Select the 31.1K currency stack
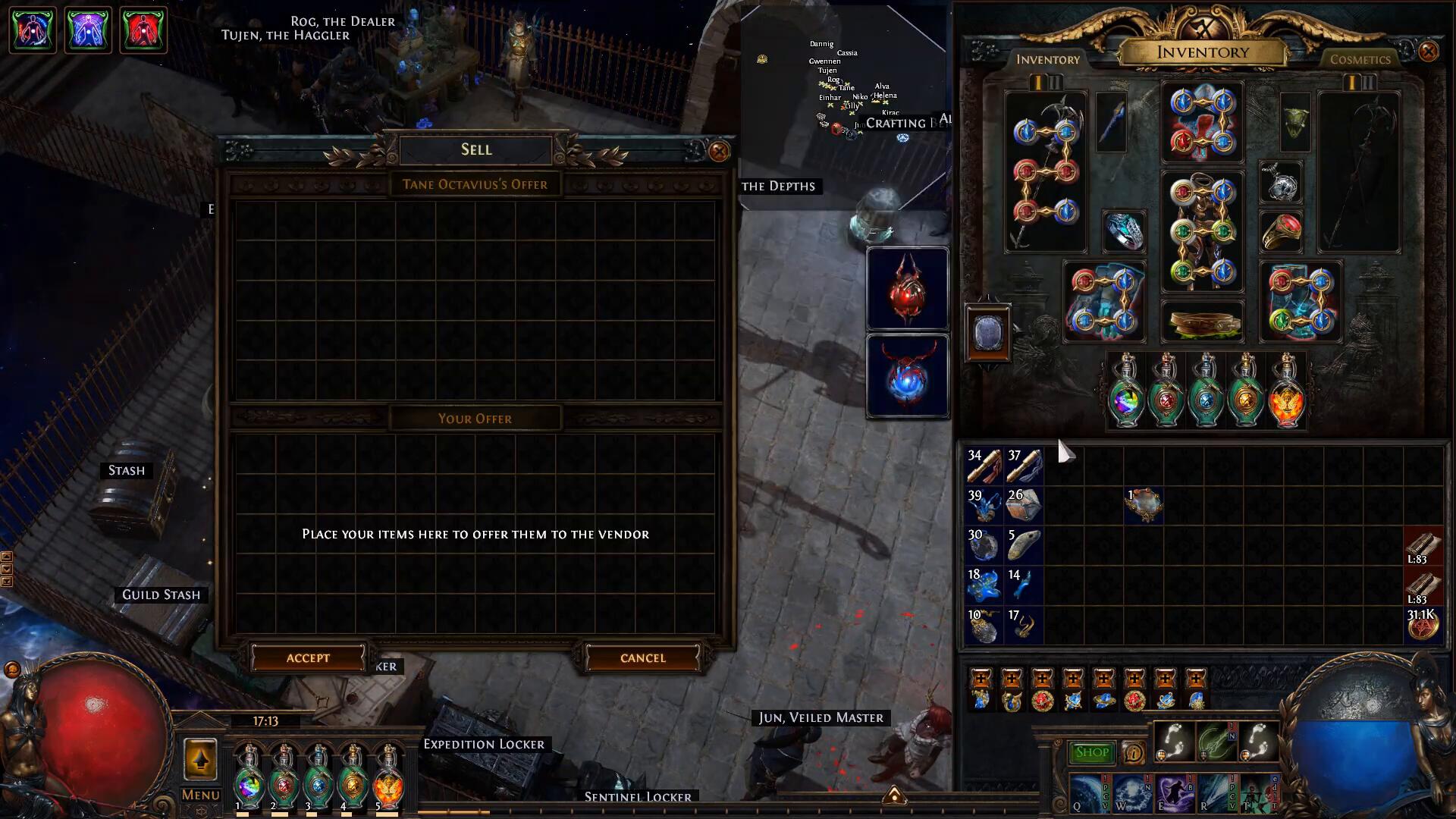This screenshot has height=819, width=1456. (x=1423, y=625)
